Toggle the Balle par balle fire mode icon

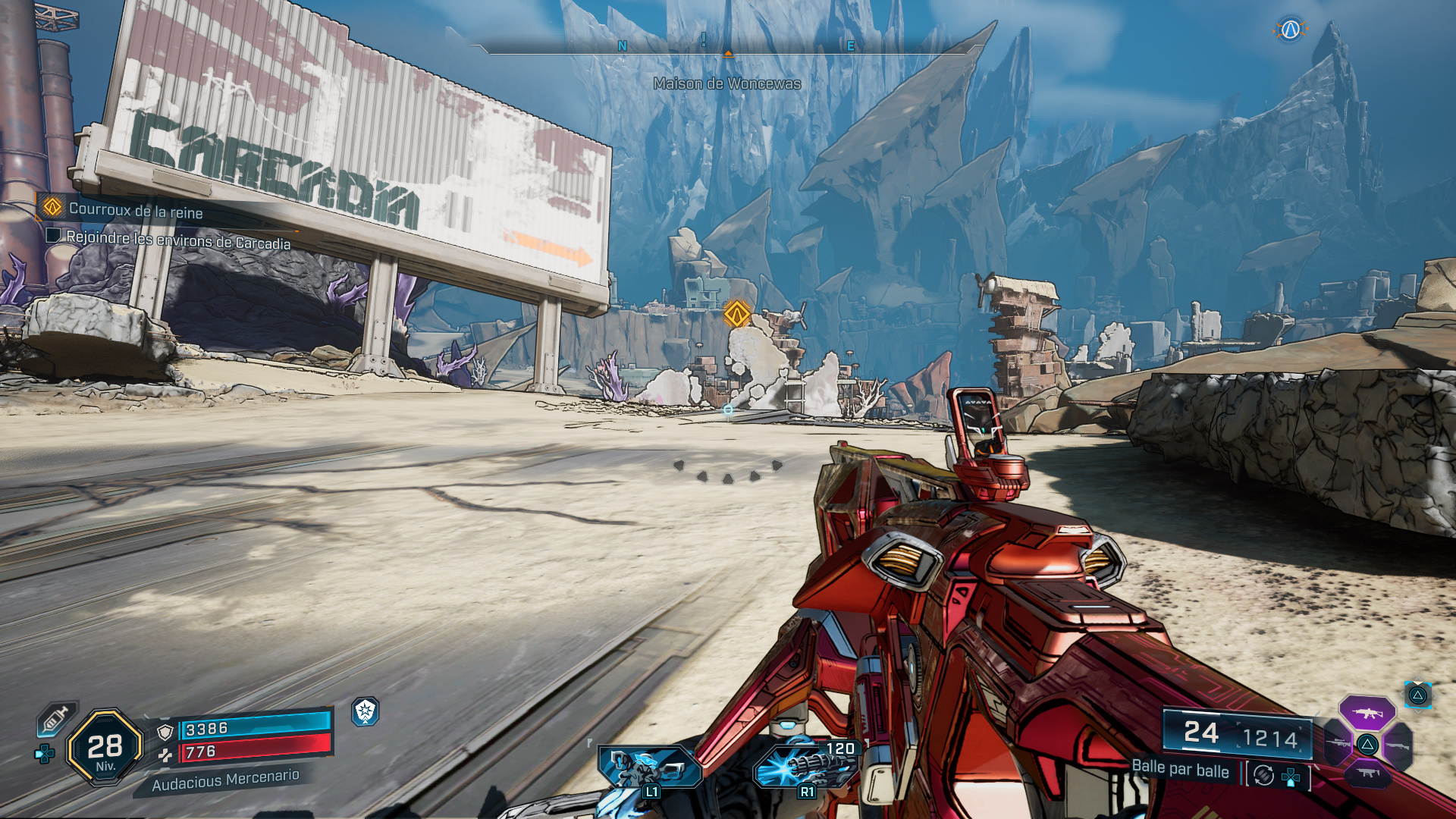(x=1263, y=775)
